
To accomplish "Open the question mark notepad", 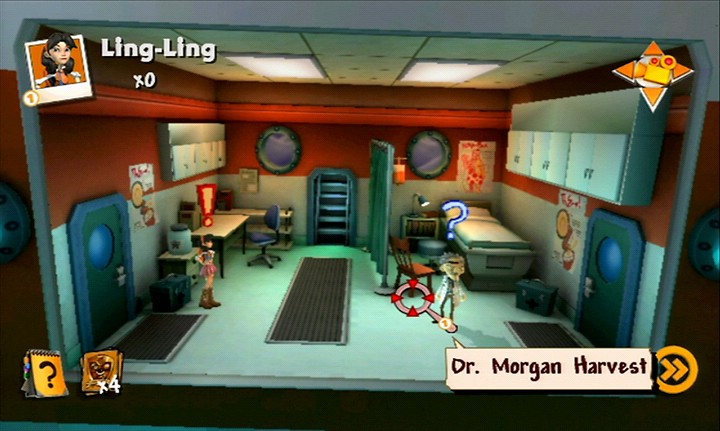I will [x=45, y=374].
